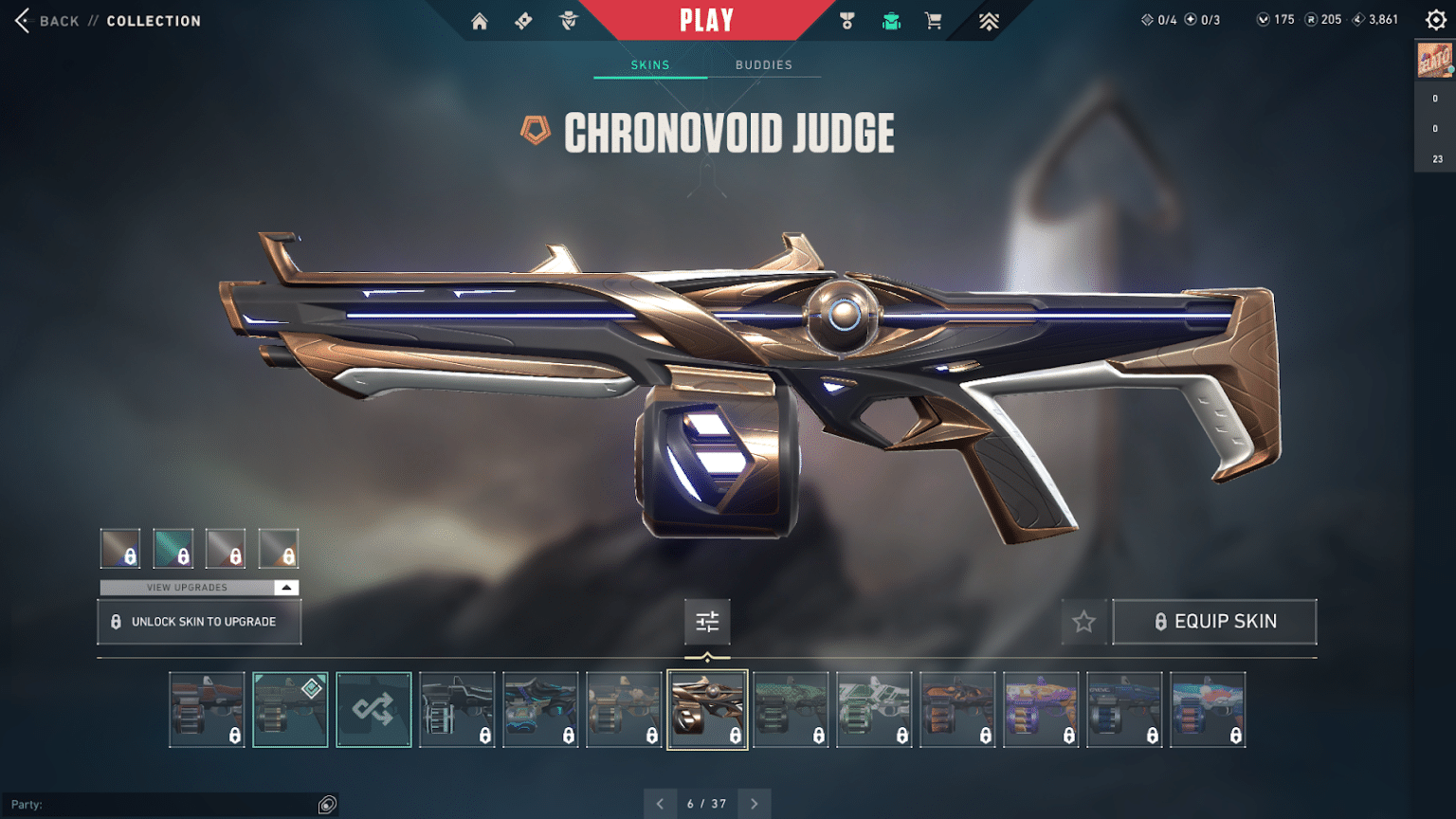The image size is (1456, 819).
Task: Toggle the open party globe icon
Action: [327, 804]
